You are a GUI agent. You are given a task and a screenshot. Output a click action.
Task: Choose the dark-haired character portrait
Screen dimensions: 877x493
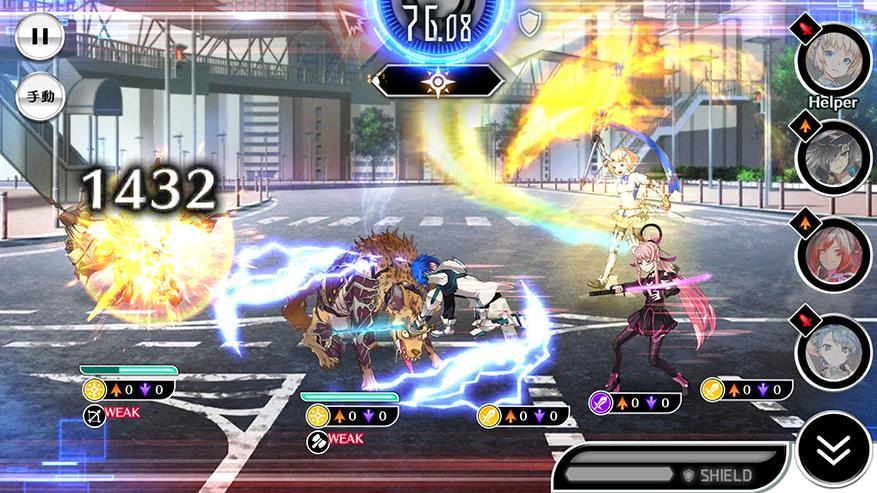[x=832, y=156]
